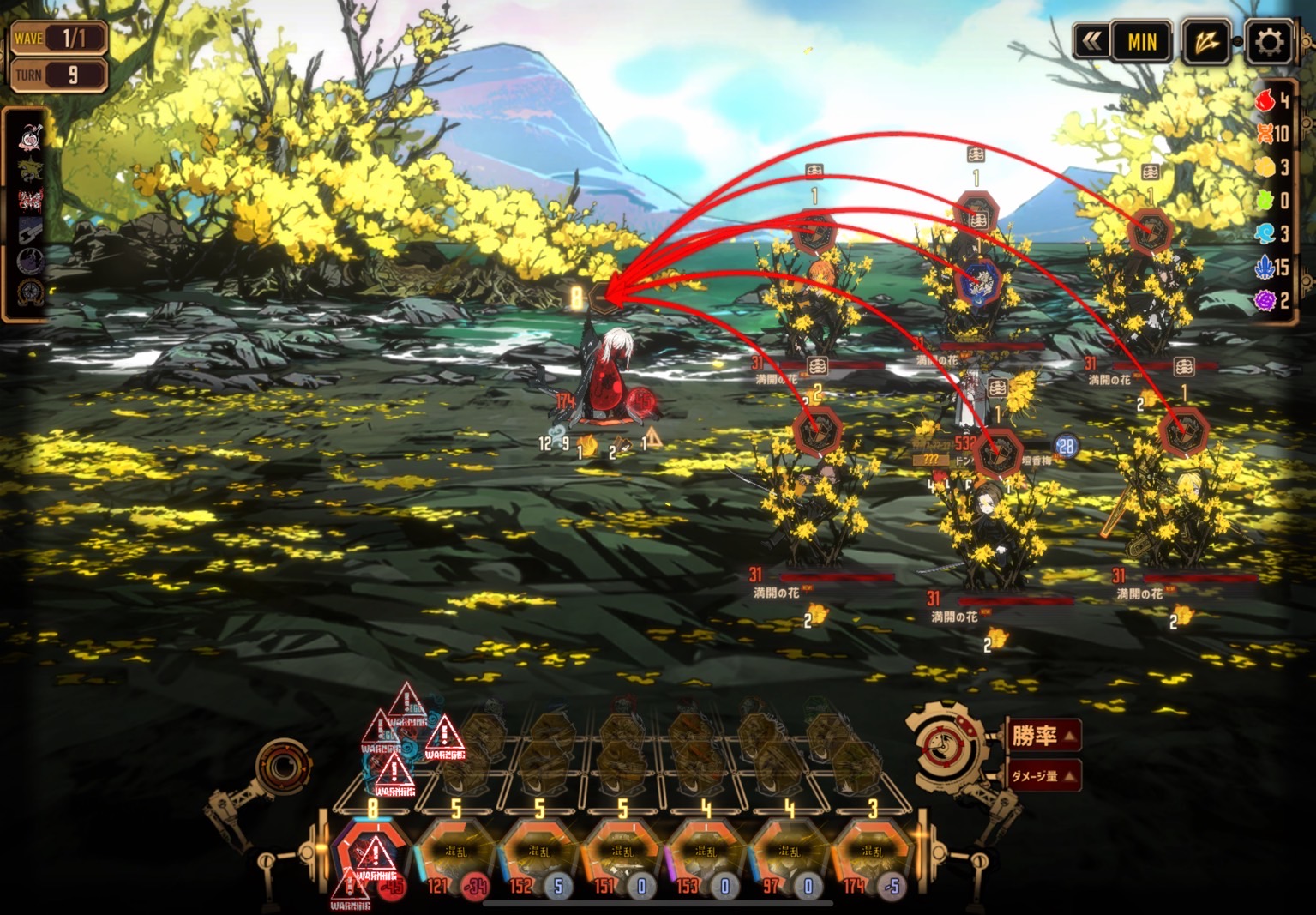Choose the ダメージ量 damage auto-select
The height and width of the screenshot is (915, 1316).
click(1043, 775)
